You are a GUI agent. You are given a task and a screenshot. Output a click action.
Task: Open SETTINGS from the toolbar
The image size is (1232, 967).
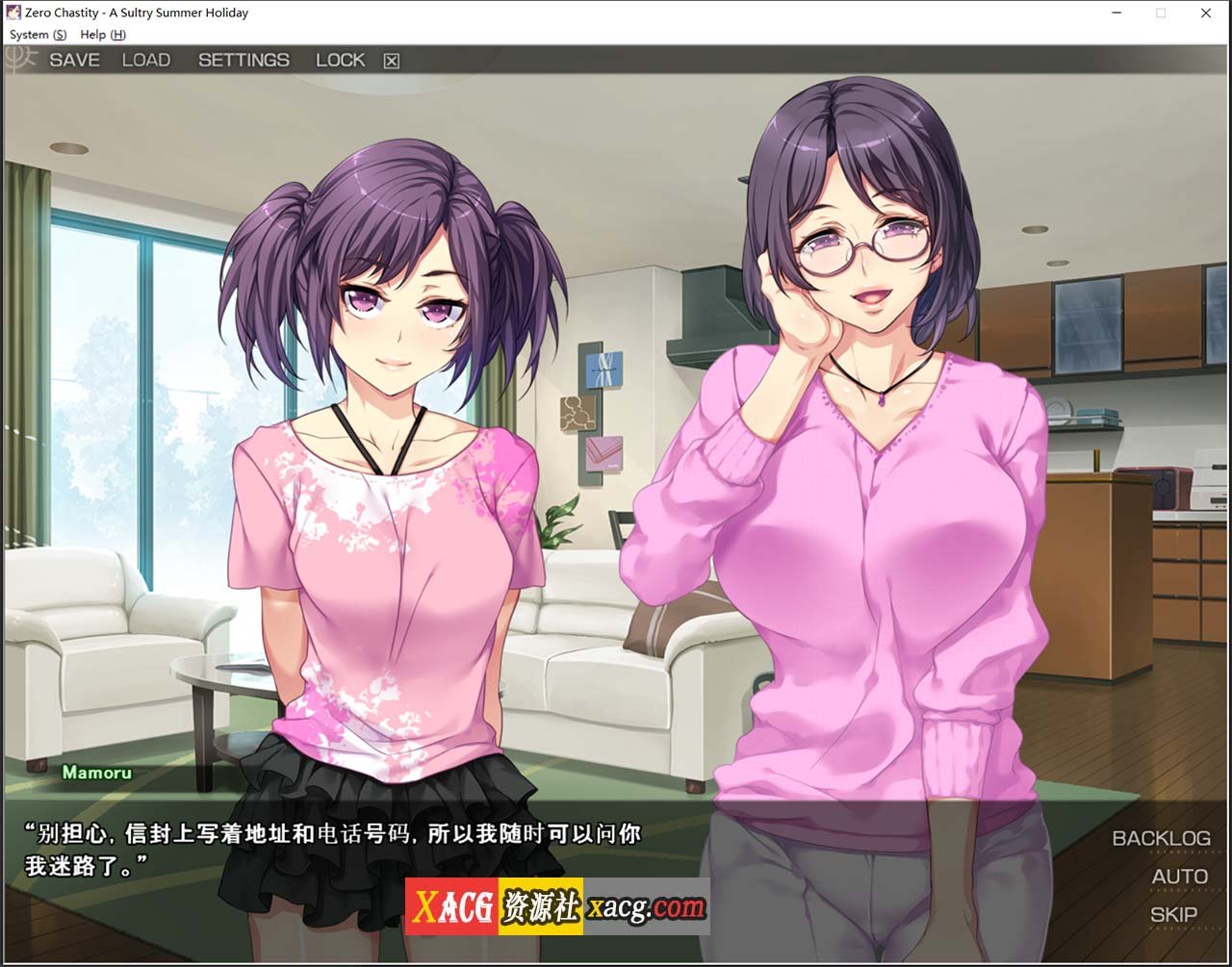244,60
